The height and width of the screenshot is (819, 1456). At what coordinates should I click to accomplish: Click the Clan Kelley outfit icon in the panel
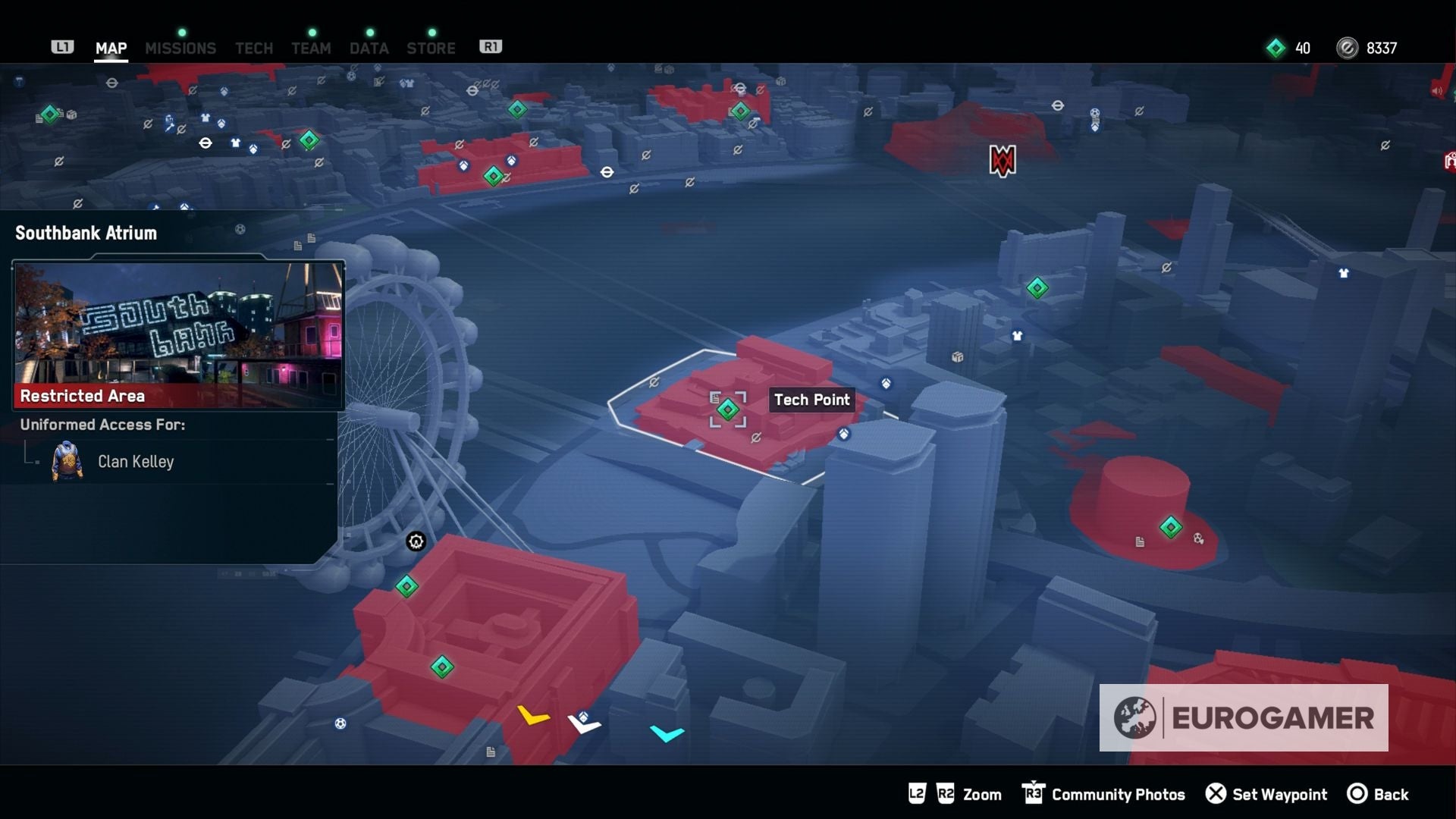(x=67, y=462)
